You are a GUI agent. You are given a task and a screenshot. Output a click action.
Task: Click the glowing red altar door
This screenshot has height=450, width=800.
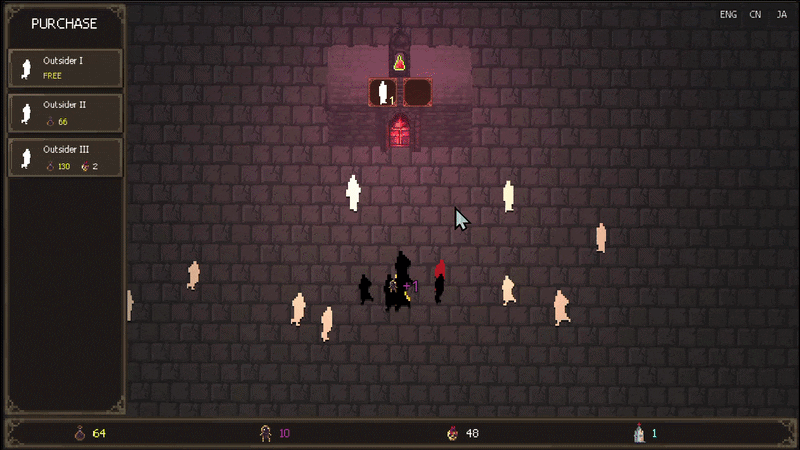coord(400,132)
